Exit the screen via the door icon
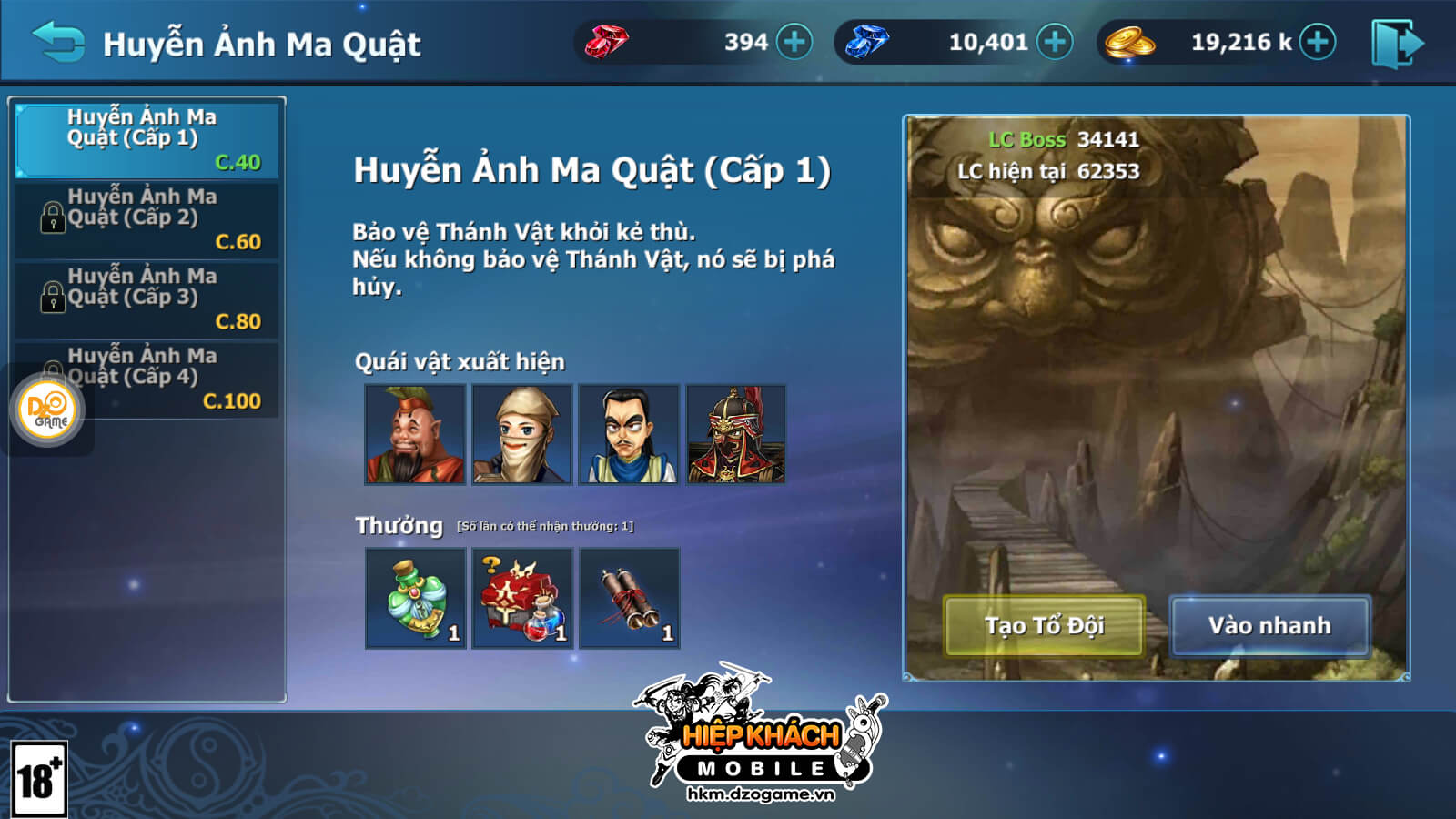 [x=1397, y=43]
